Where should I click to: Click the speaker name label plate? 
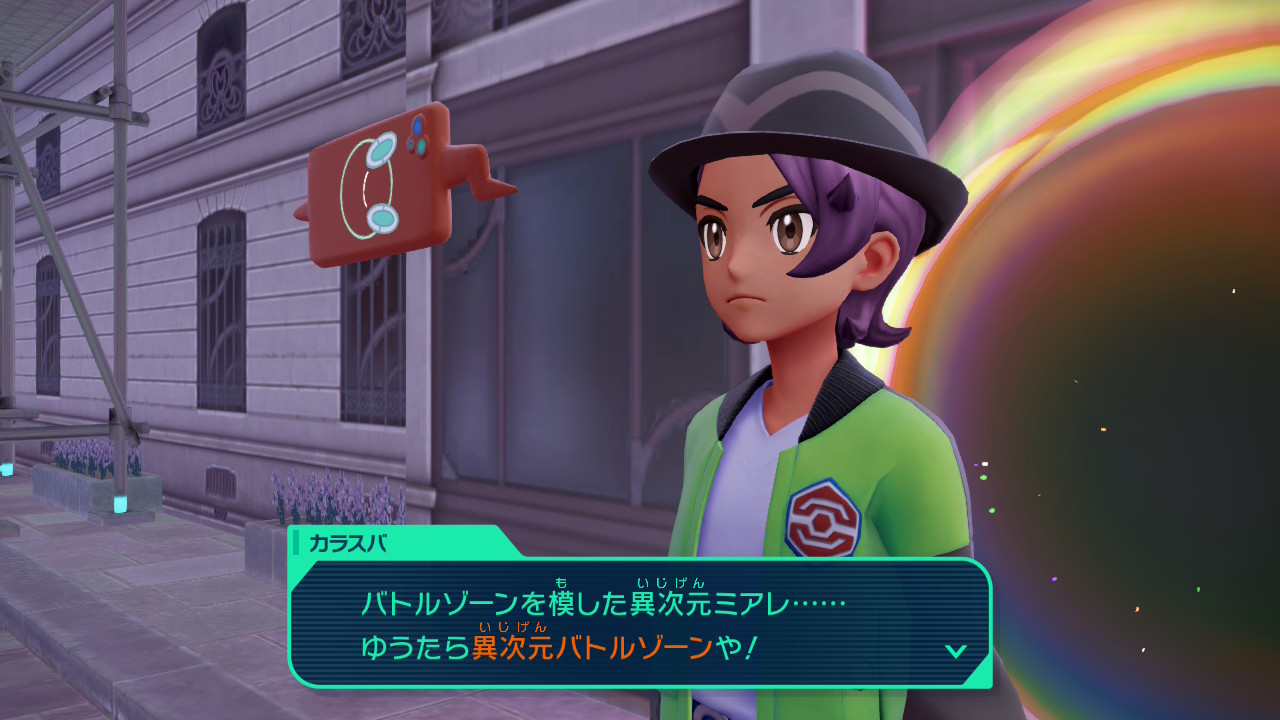click(x=400, y=542)
